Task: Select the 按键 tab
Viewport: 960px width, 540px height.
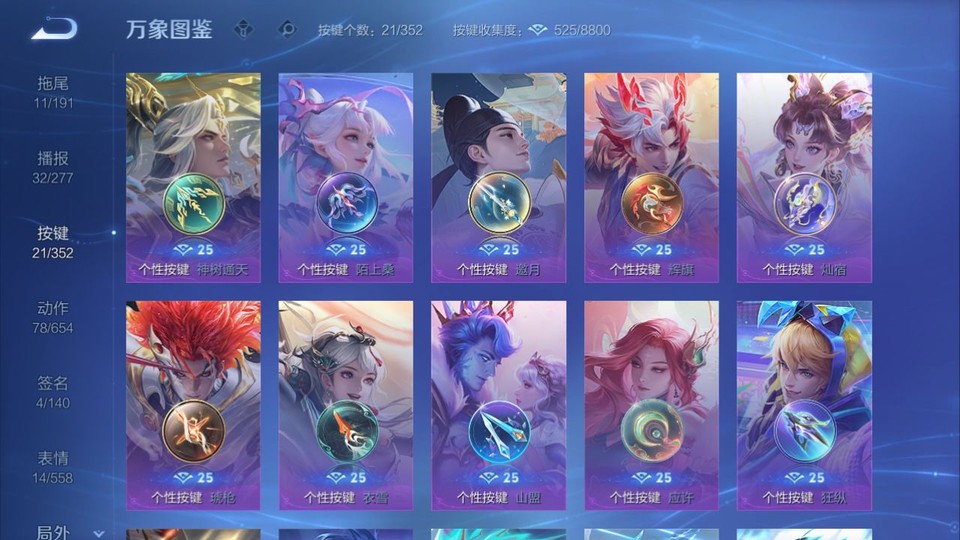Action: coord(54,242)
